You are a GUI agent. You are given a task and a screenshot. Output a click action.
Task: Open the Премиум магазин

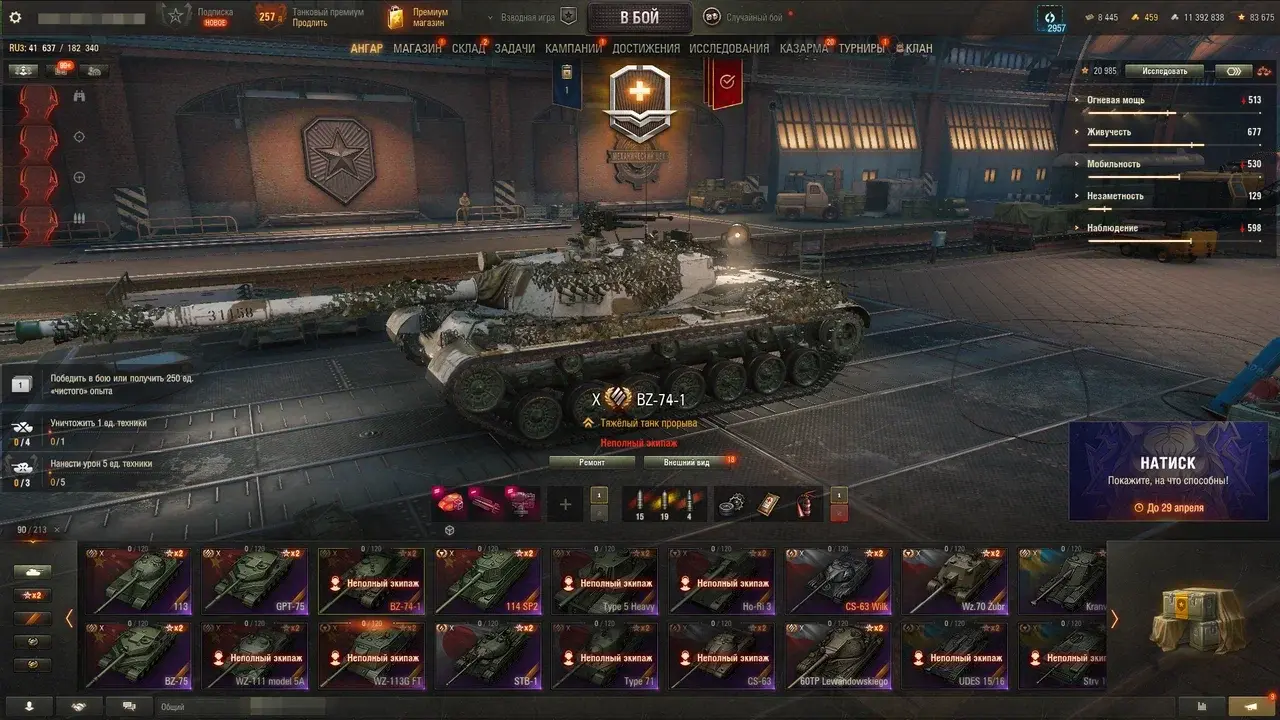[418, 17]
